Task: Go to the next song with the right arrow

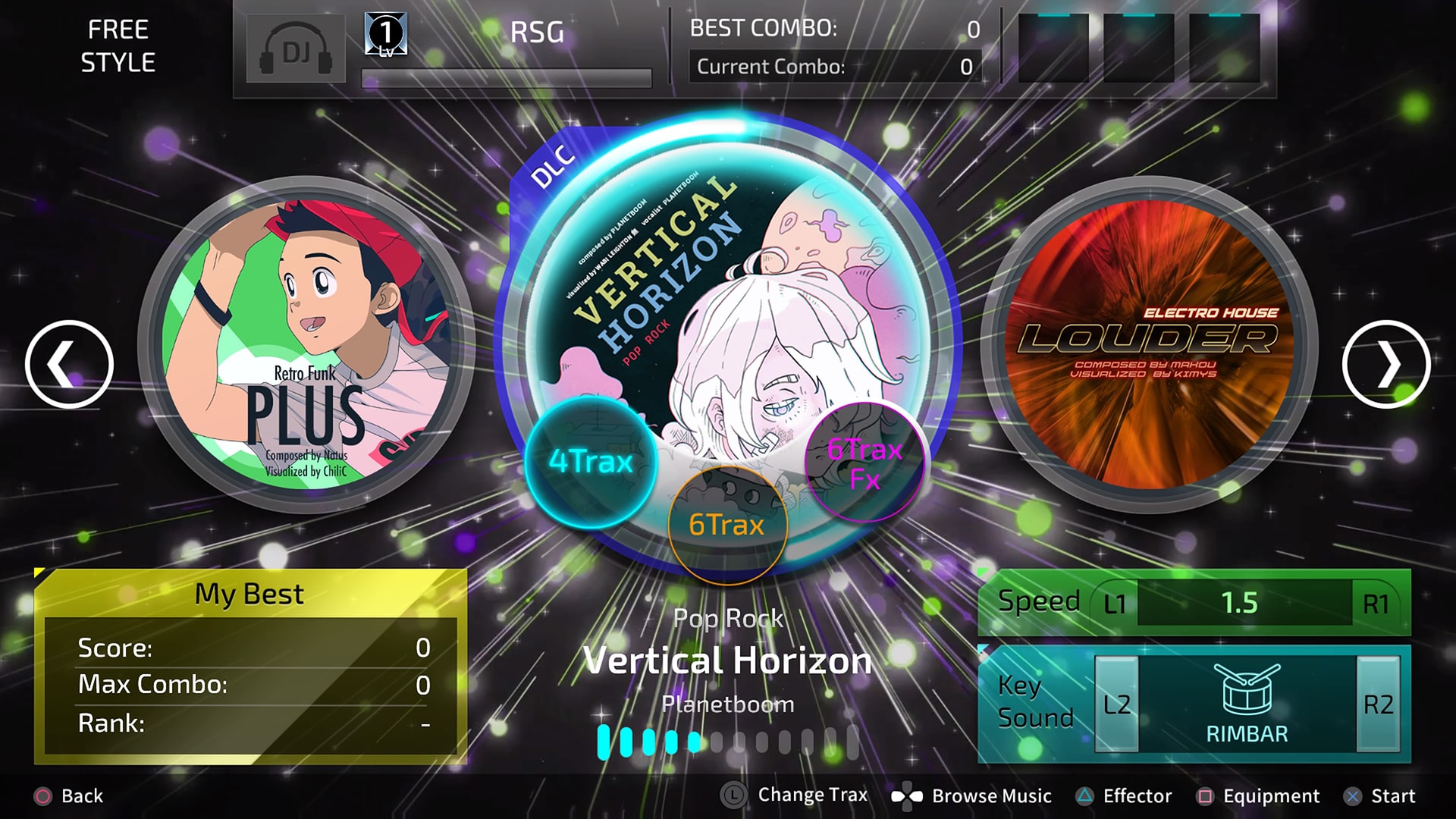Action: point(1385,365)
